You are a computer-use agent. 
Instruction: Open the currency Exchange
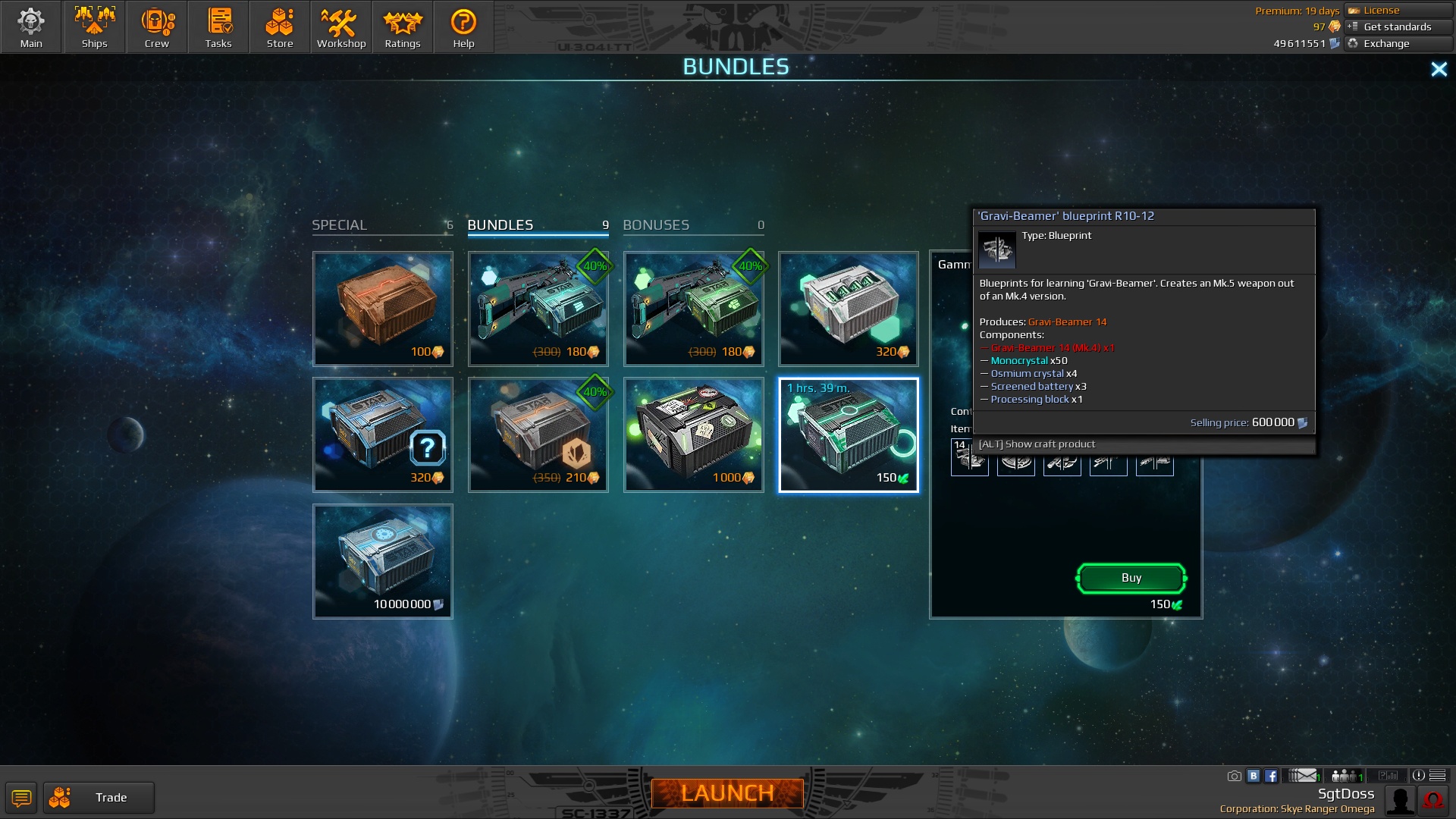[1398, 44]
